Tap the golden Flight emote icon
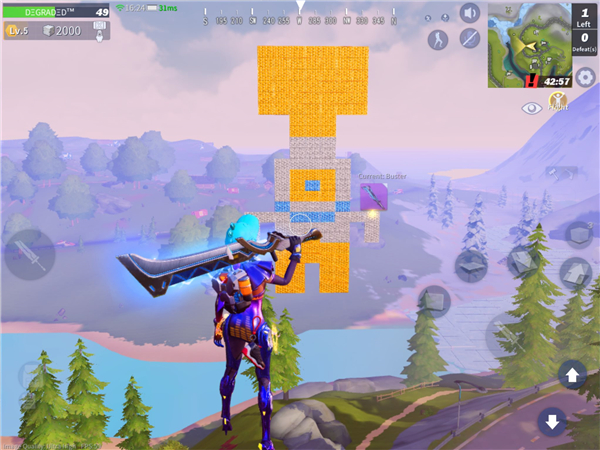Image resolution: width=600 pixels, height=450 pixels. pos(558,100)
